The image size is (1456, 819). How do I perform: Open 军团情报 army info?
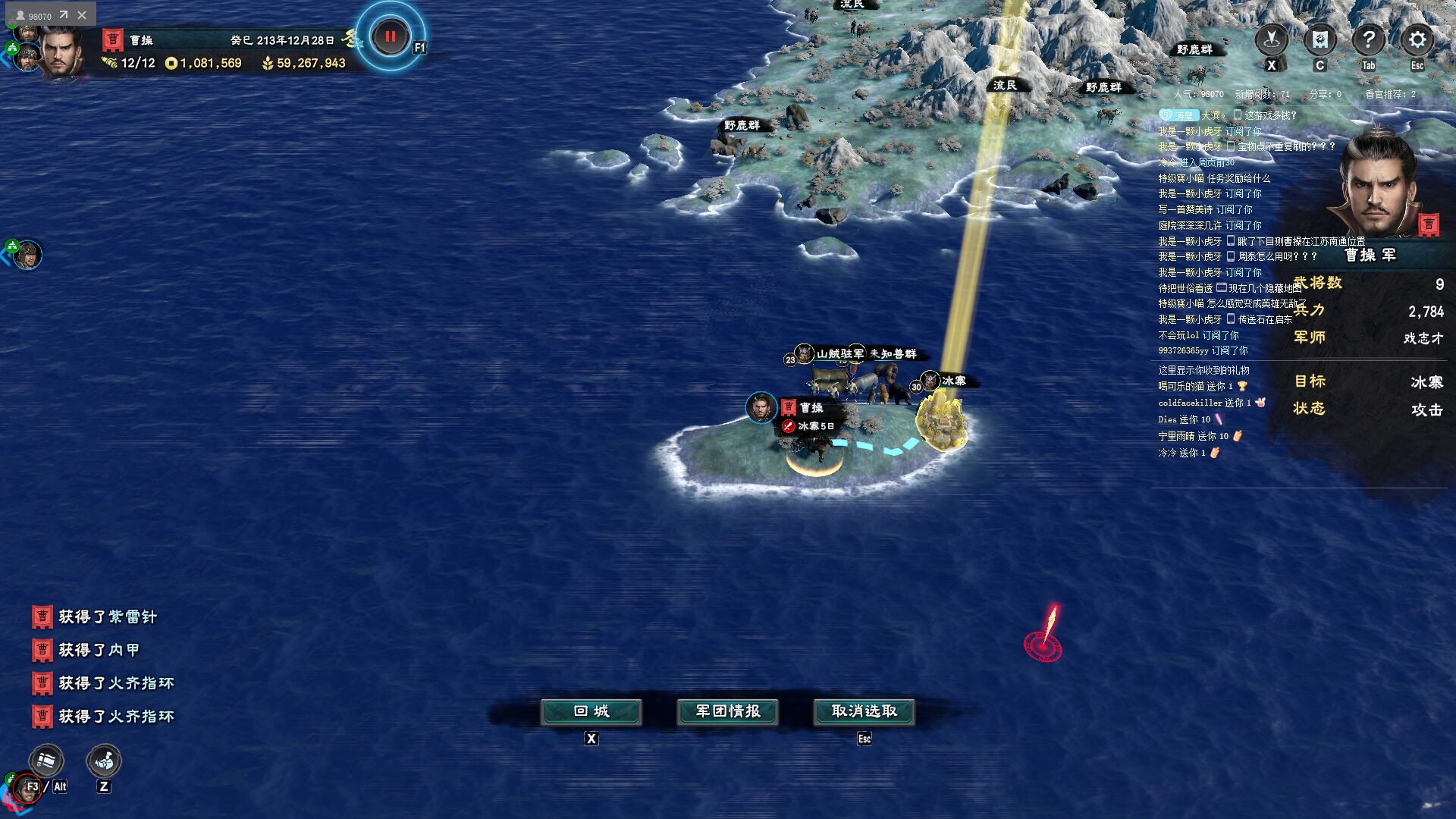pos(728,711)
